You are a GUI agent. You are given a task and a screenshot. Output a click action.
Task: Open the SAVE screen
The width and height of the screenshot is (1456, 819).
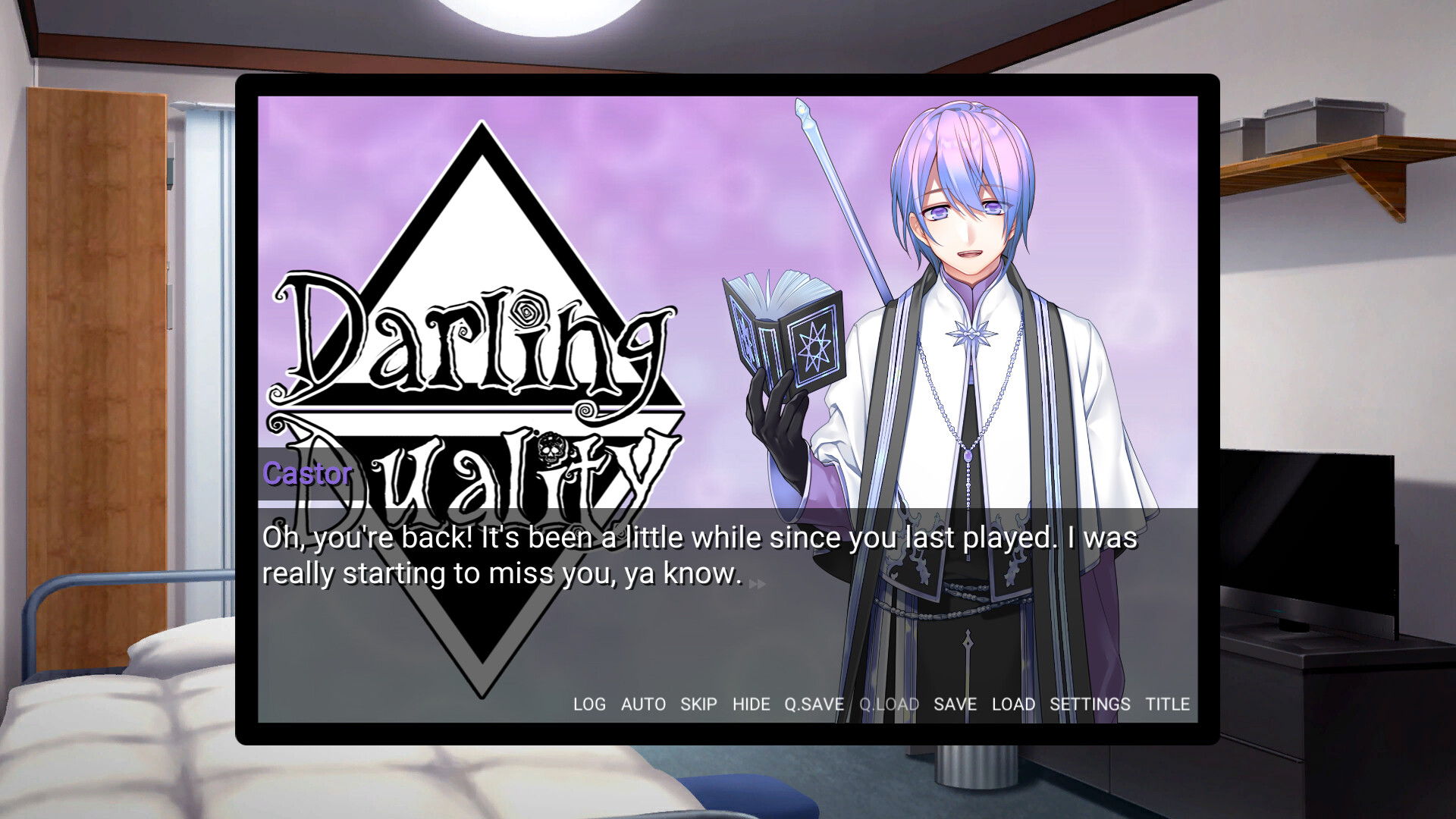point(955,704)
